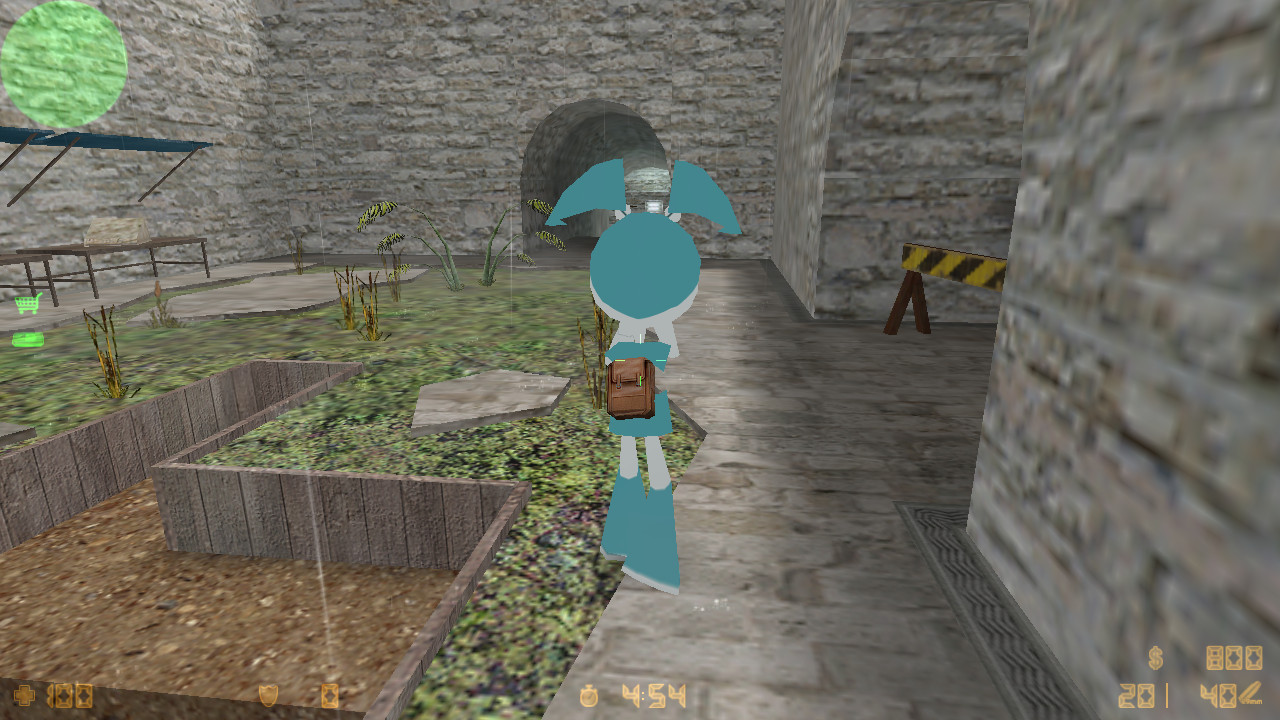Click the 9mm bullet icon beside the reserve ammo
This screenshot has width=1280, height=720.
point(1250,693)
